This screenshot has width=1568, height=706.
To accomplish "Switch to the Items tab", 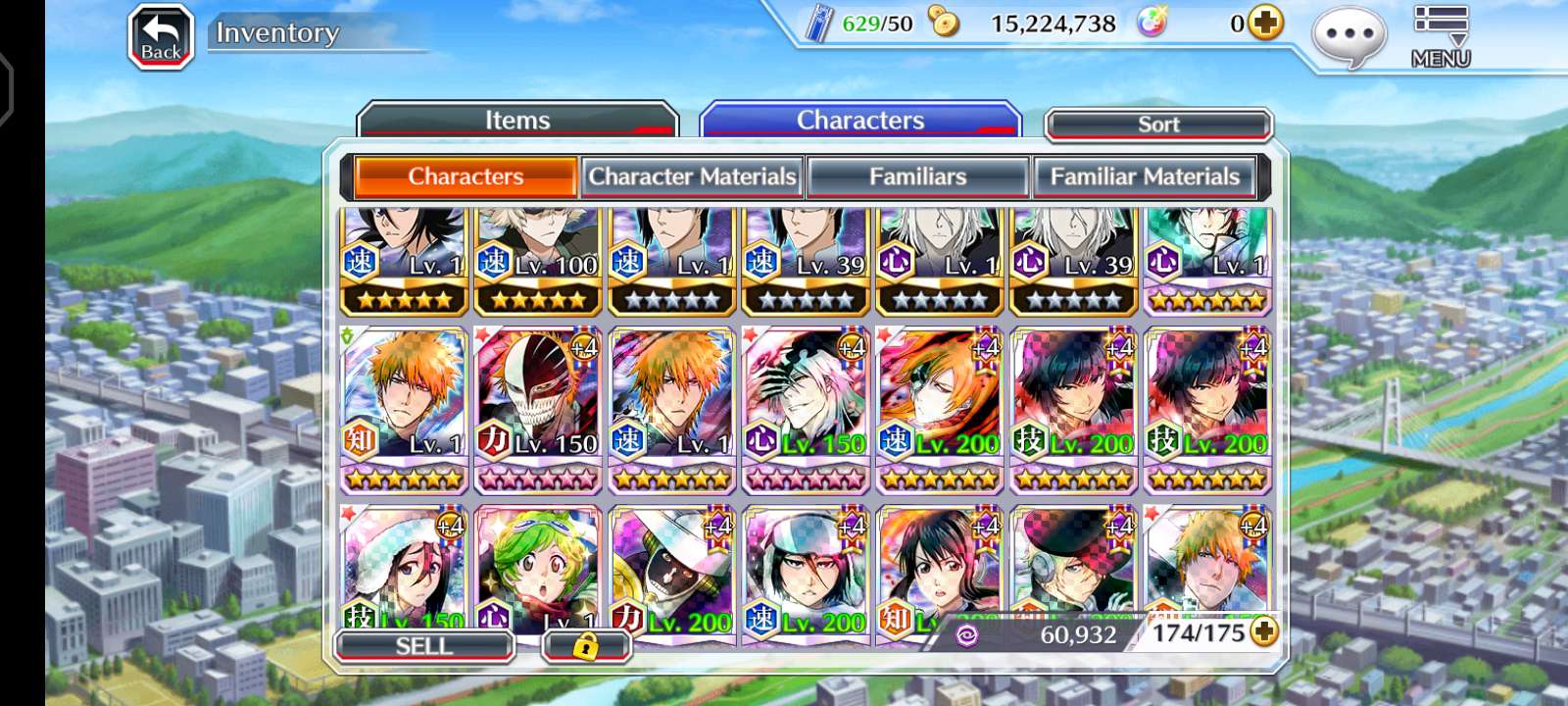I will [x=517, y=121].
